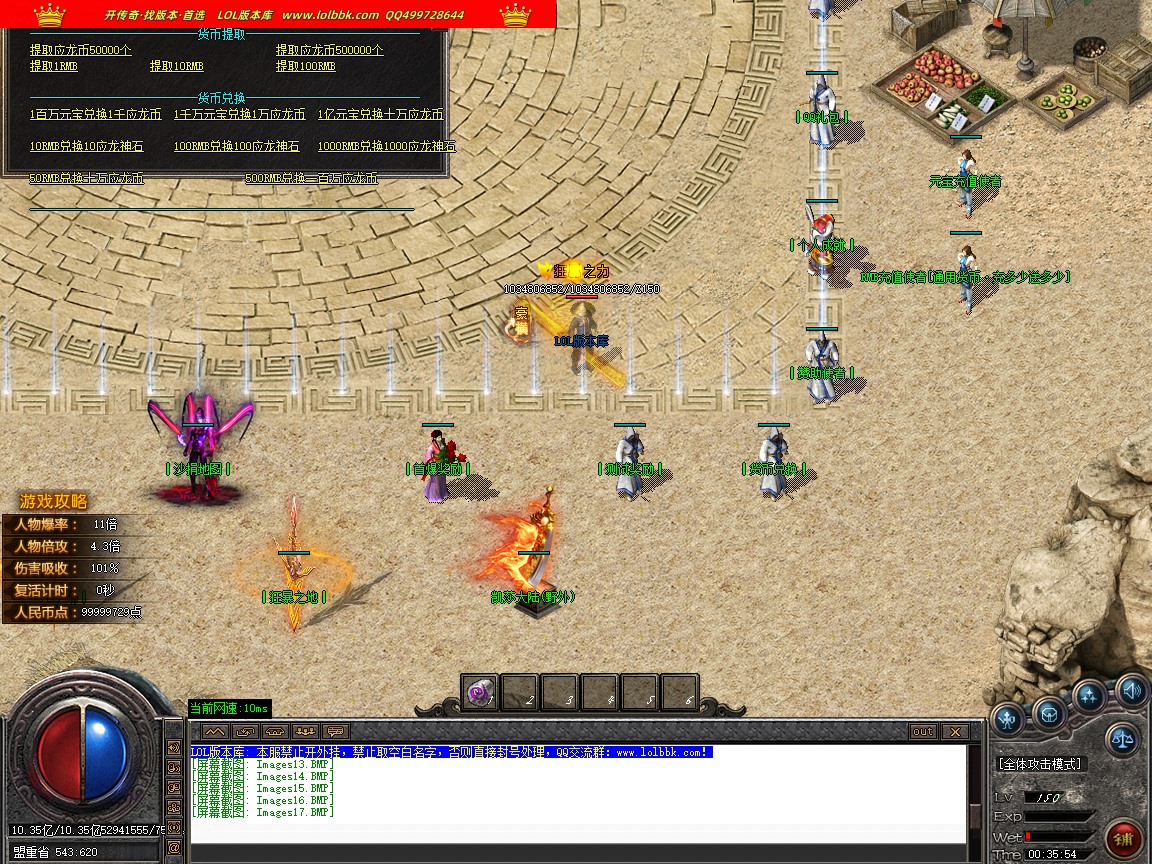The height and width of the screenshot is (864, 1152).
Task: Open the trade scales icon
Action: point(1123,739)
